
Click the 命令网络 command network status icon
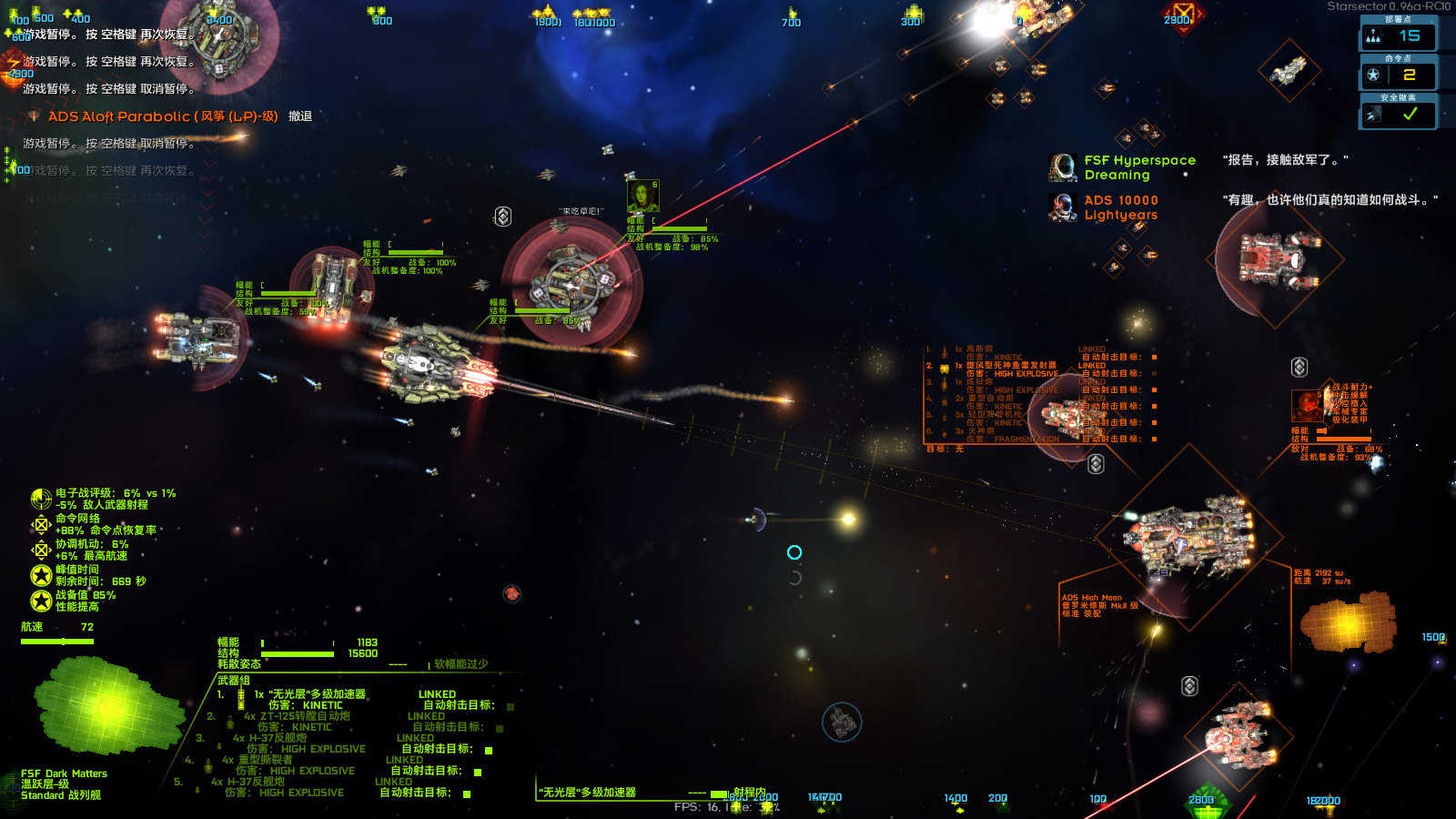click(41, 524)
